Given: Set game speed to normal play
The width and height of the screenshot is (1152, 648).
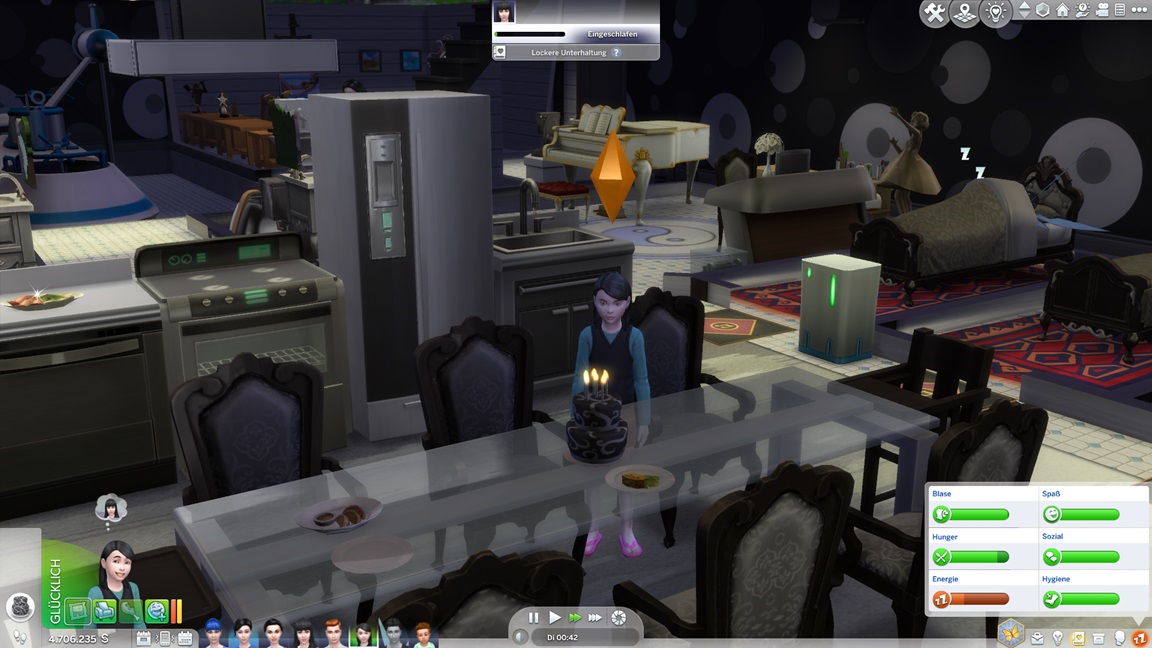Looking at the screenshot, I should click(555, 618).
